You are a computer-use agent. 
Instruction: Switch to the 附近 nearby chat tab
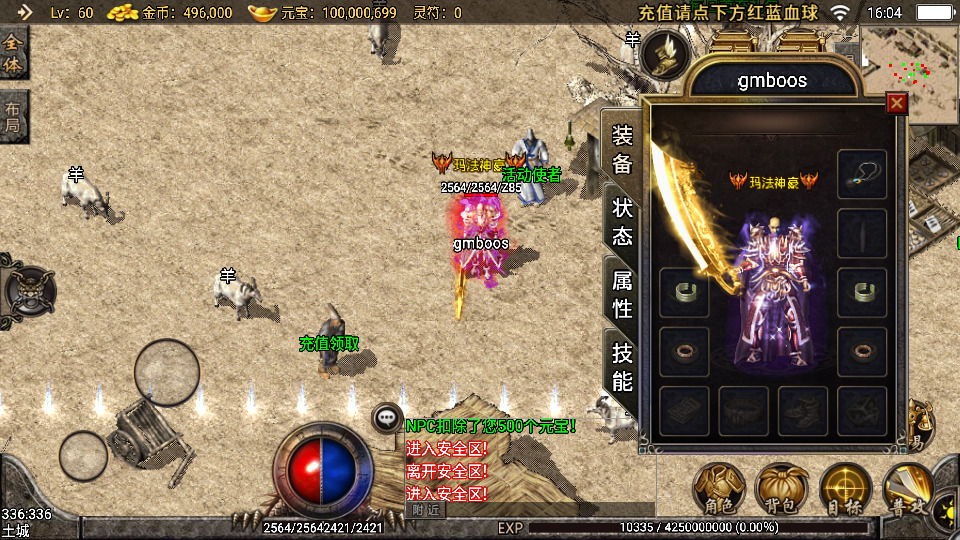(425, 510)
